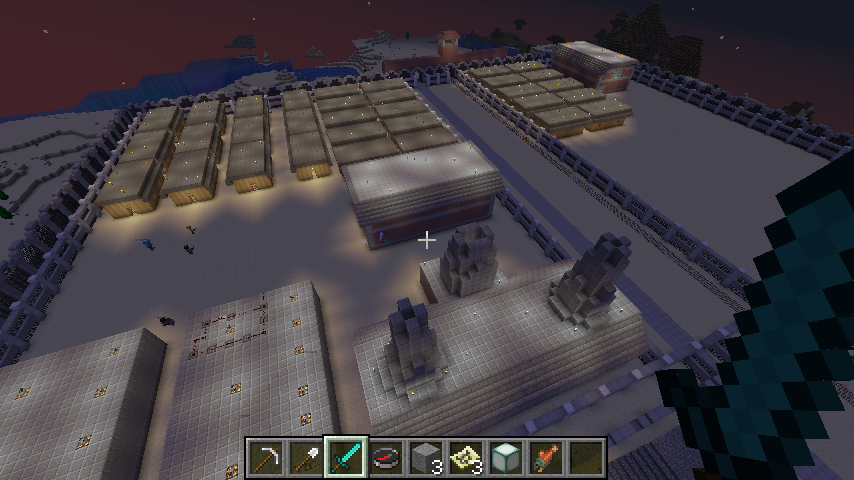Screen dimensions: 854x480
Task: Select the iron shovel hotbar slot
Action: tap(306, 458)
